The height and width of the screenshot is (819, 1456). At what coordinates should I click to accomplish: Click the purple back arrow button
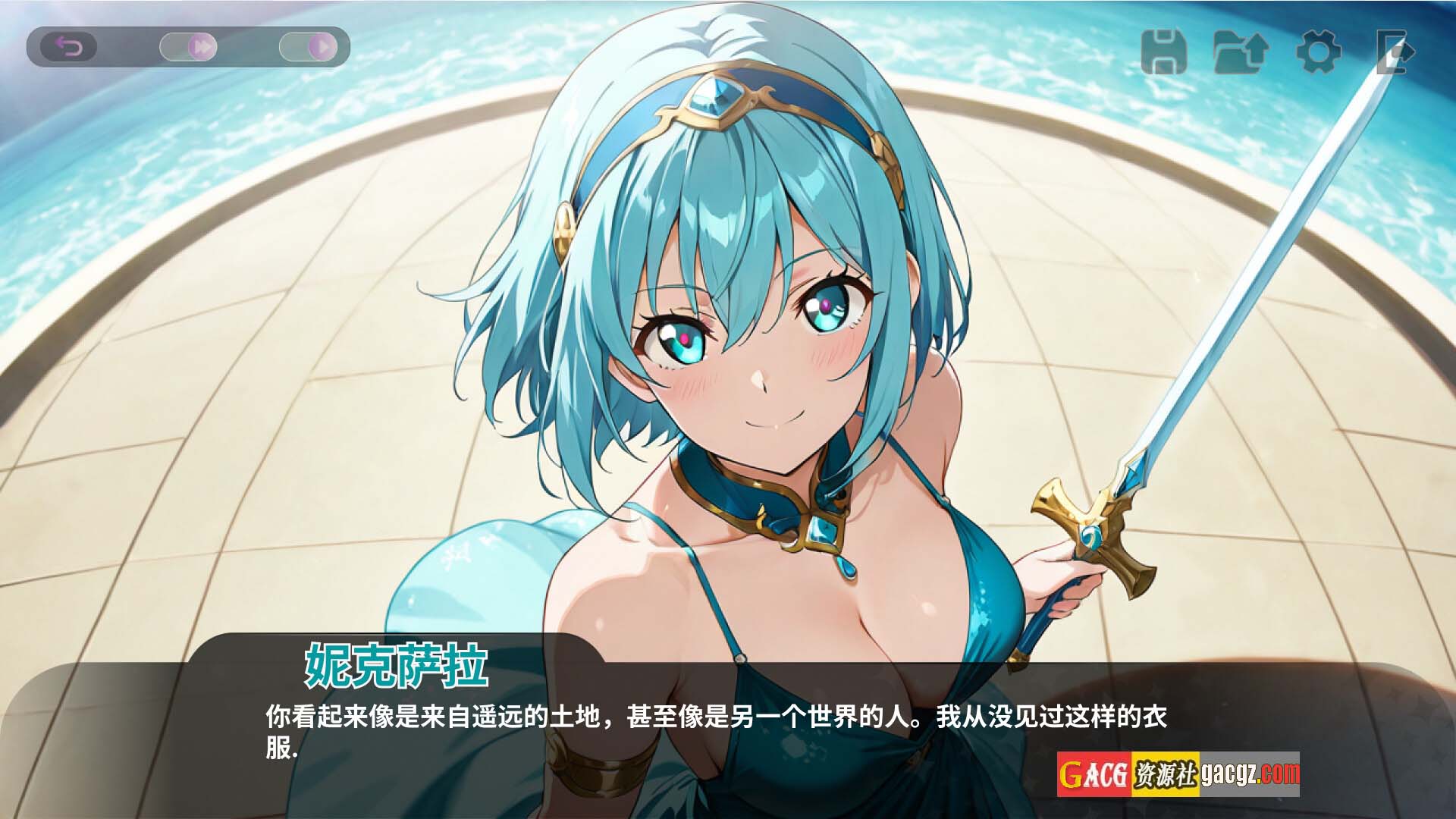point(69,48)
